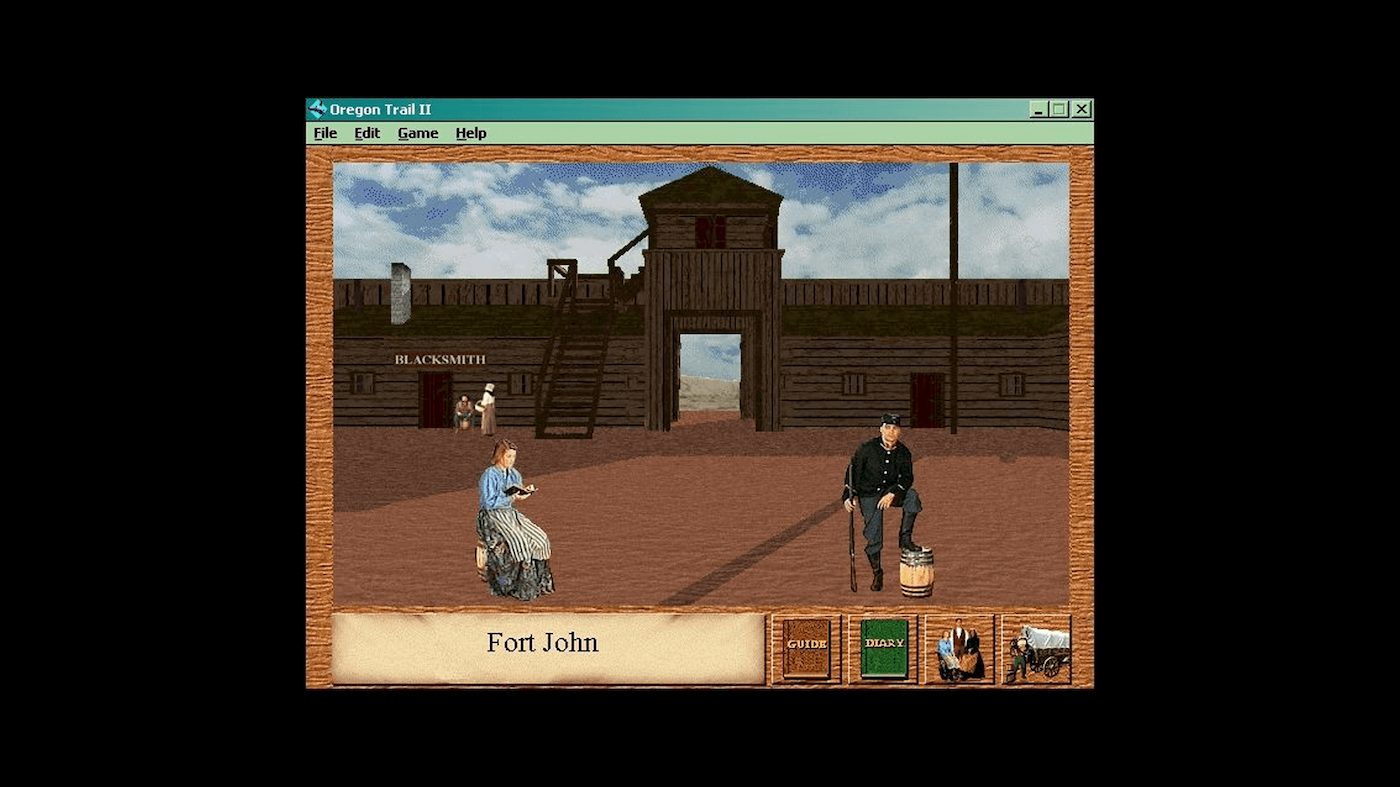Screen dimensions: 1400x787
Task: Click the Fort John name banner
Action: tap(542, 643)
